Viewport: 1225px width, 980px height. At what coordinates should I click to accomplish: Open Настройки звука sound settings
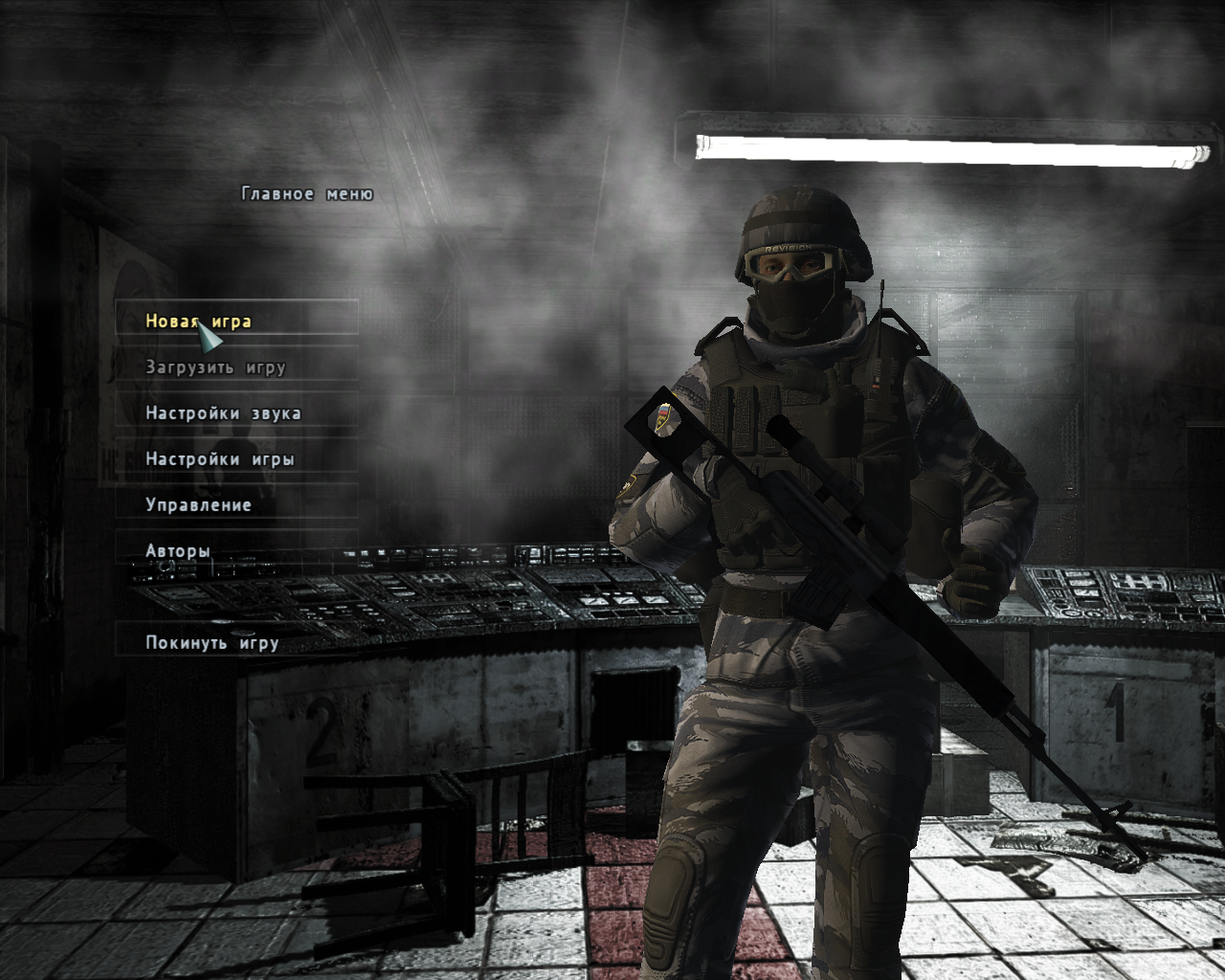[x=223, y=412]
